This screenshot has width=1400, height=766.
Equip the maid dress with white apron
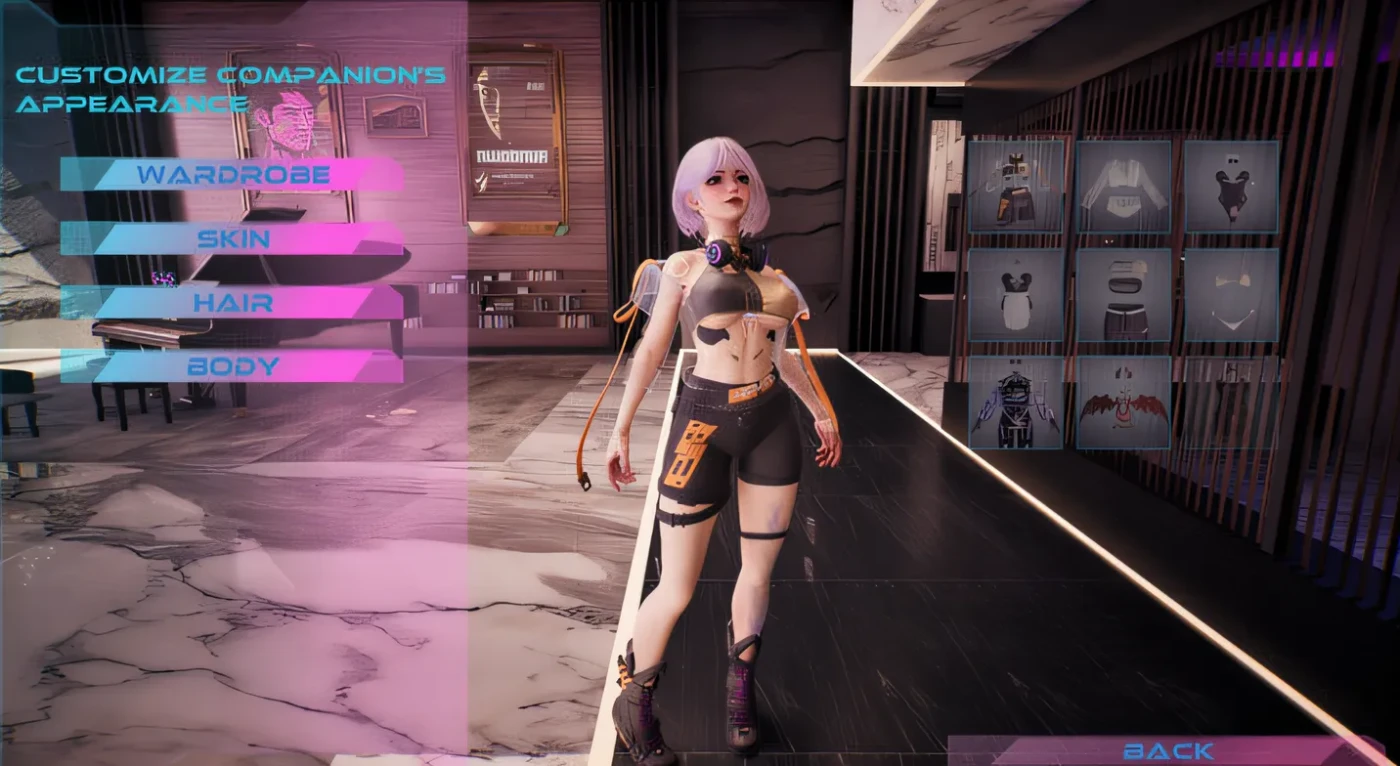pos(1015,295)
